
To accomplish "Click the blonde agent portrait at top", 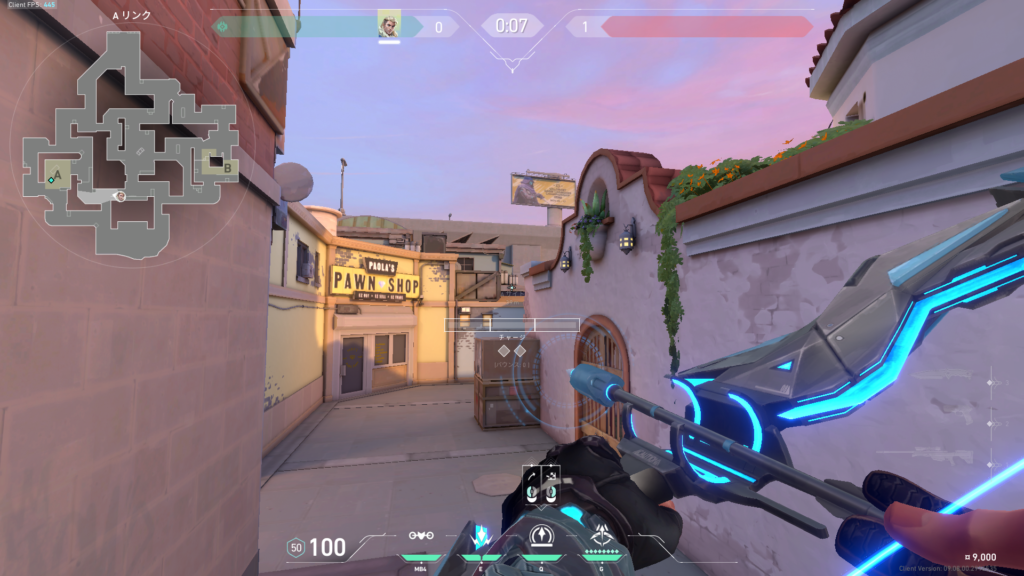I will (x=389, y=24).
